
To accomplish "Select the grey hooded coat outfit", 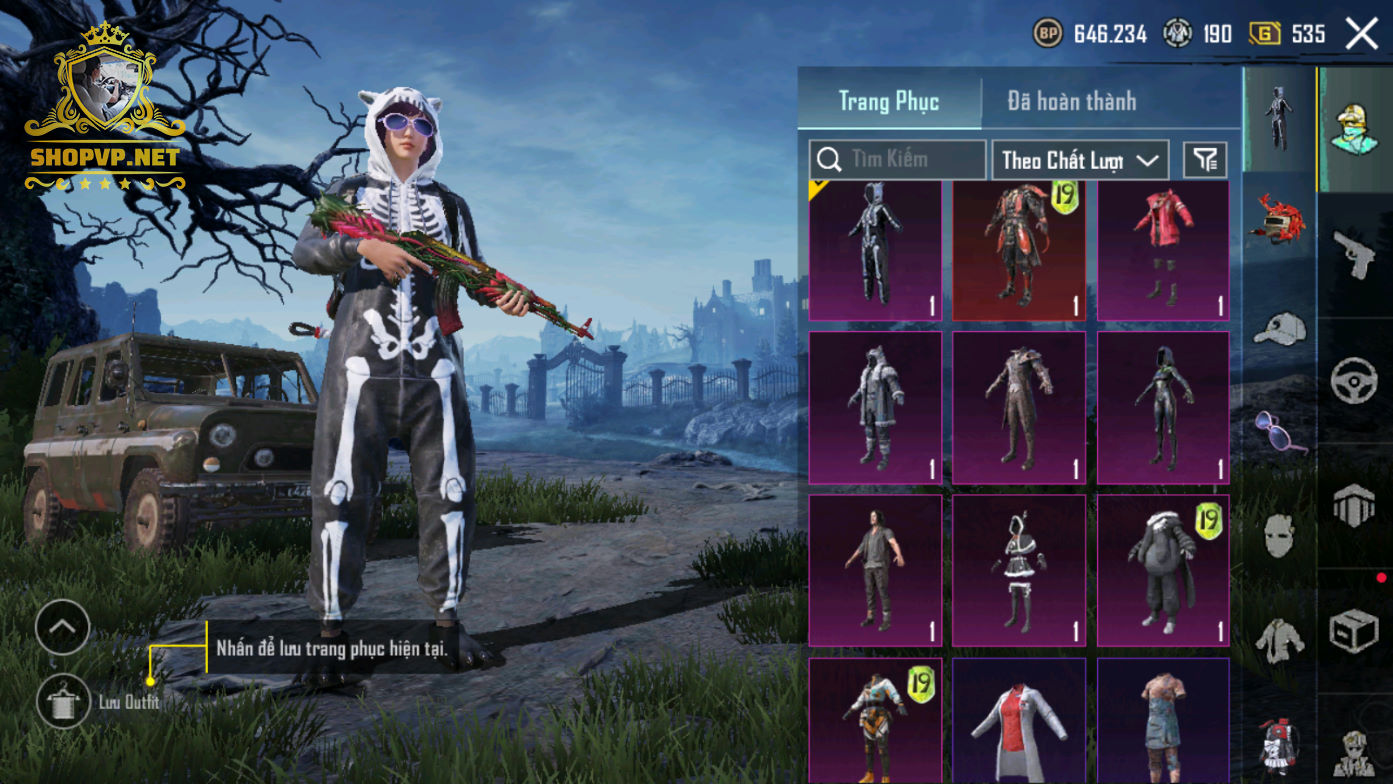I will click(x=874, y=408).
